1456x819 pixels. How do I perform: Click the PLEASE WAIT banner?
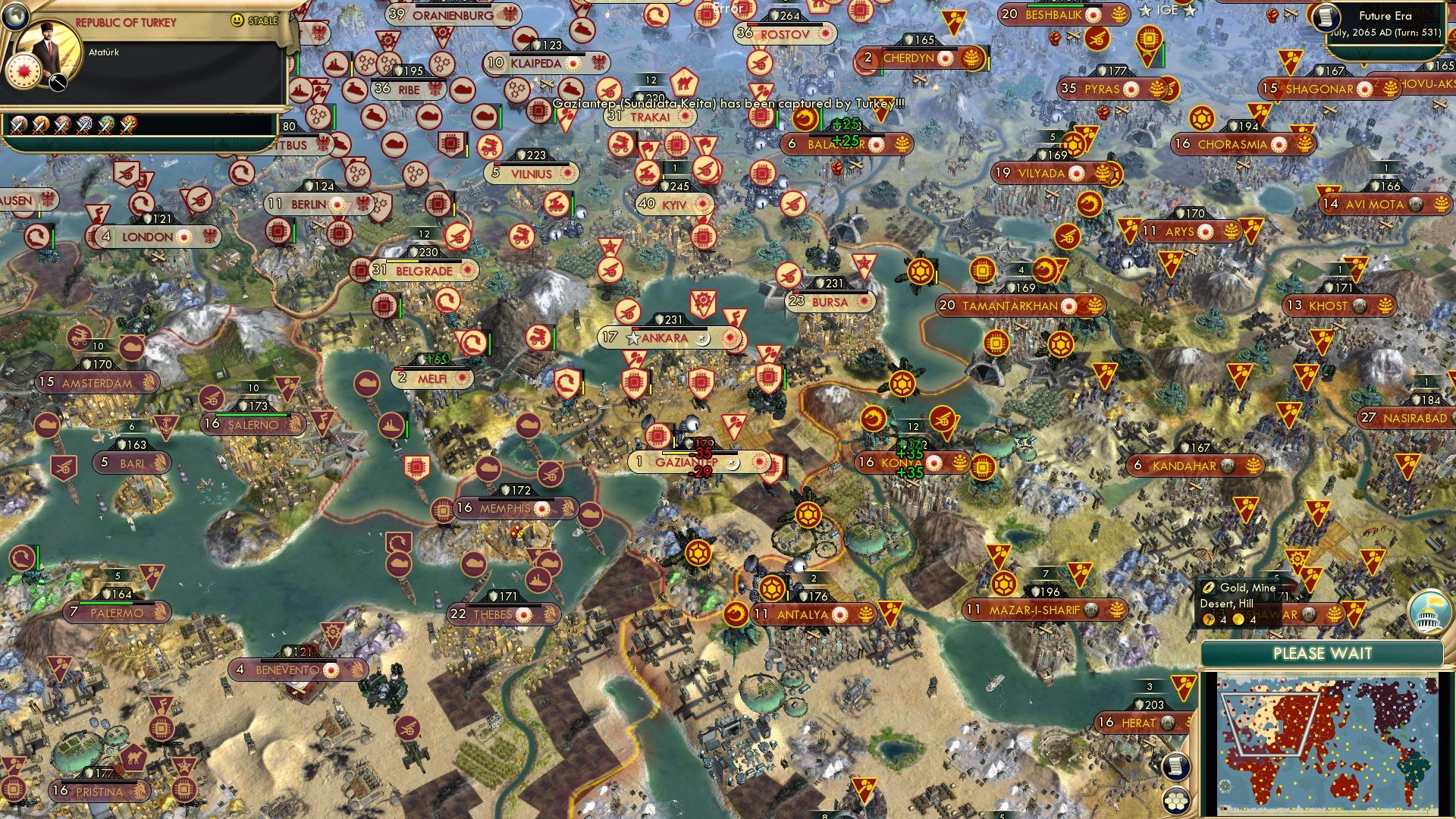tap(1323, 654)
